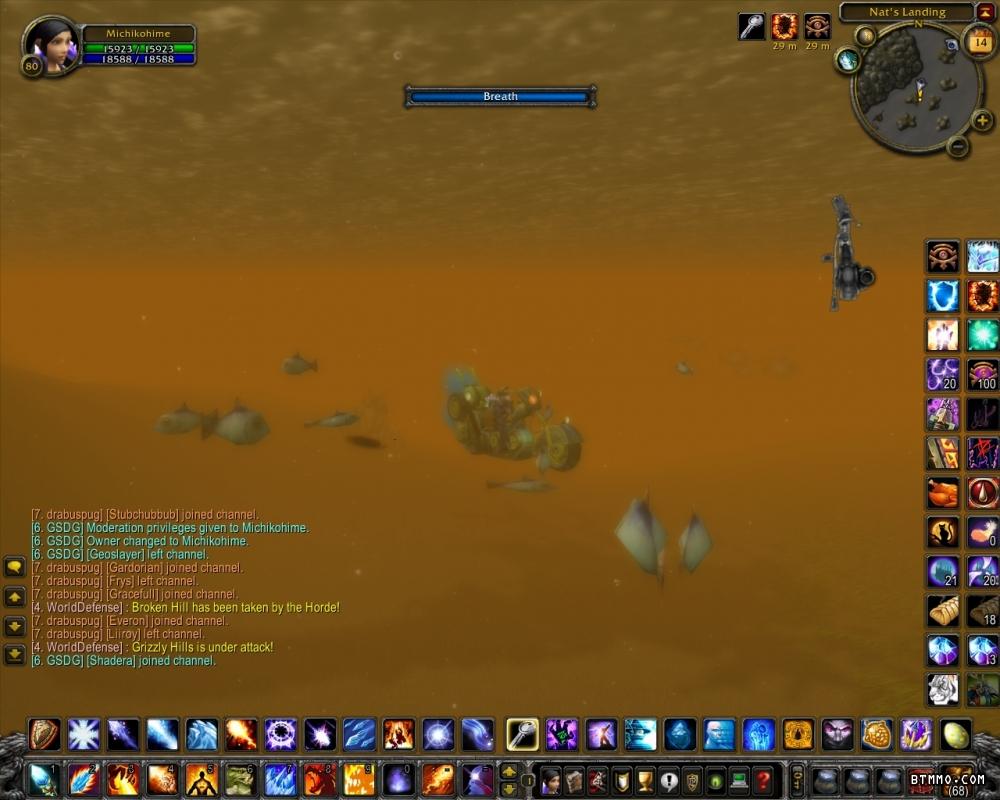Click the white horse mount icon
Image resolution: width=1000 pixels, height=800 pixels.
(943, 688)
